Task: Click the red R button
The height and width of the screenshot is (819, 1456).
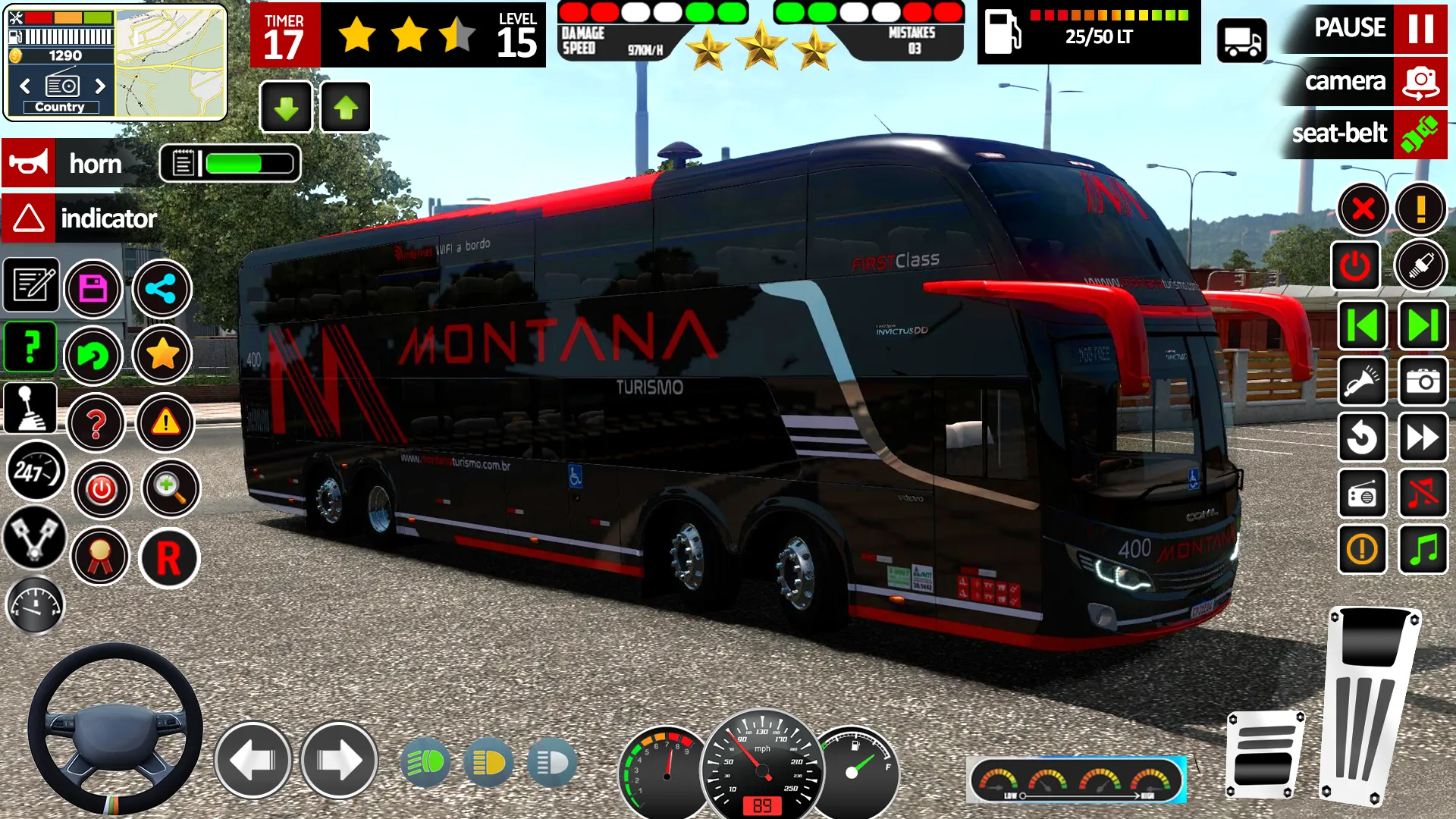Action: (168, 559)
